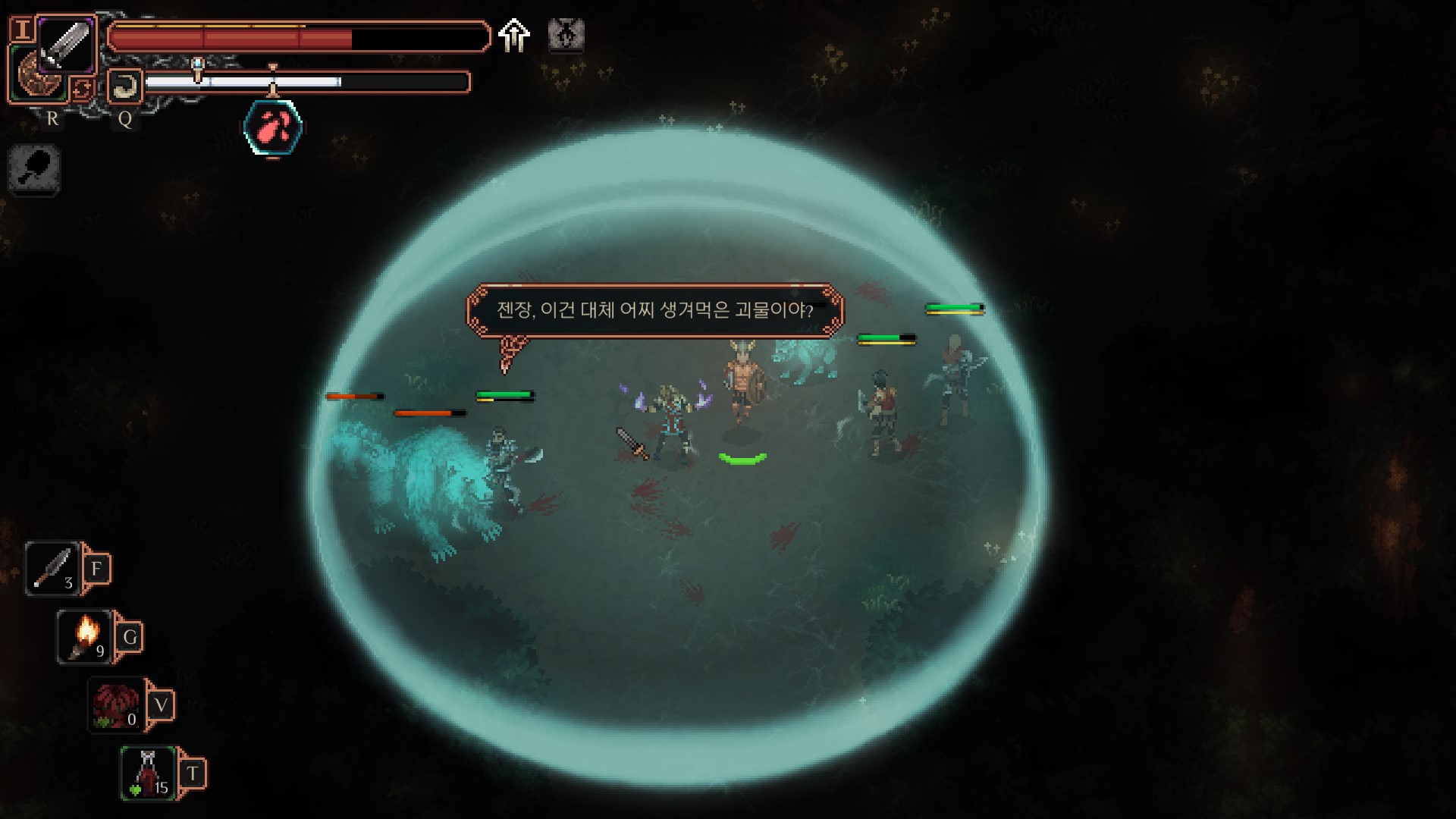The image size is (1456, 819).
Task: Click the grey stone emblem status icon
Action: coord(566,35)
